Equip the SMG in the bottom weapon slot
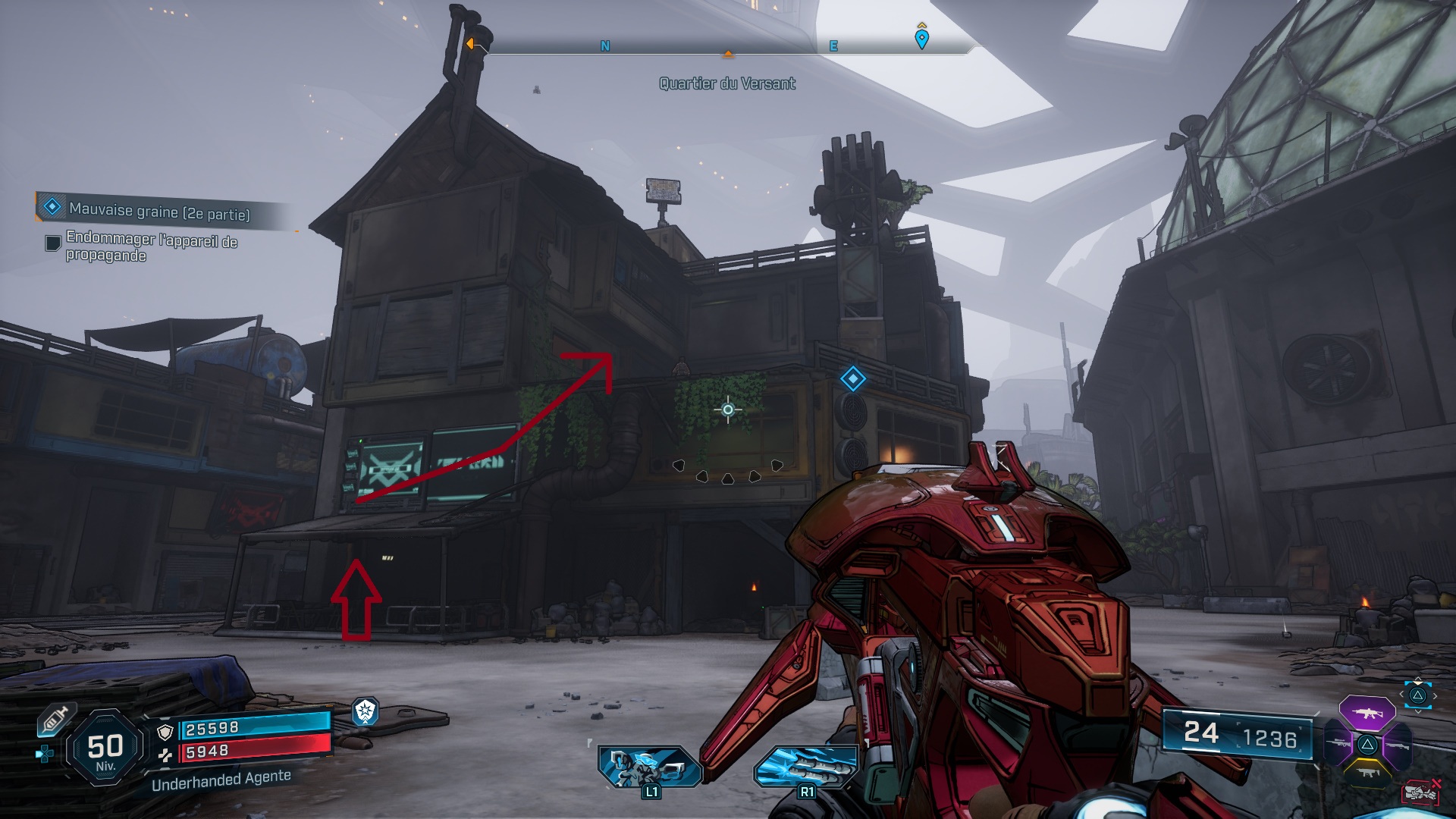The image size is (1456, 819). [x=1369, y=773]
